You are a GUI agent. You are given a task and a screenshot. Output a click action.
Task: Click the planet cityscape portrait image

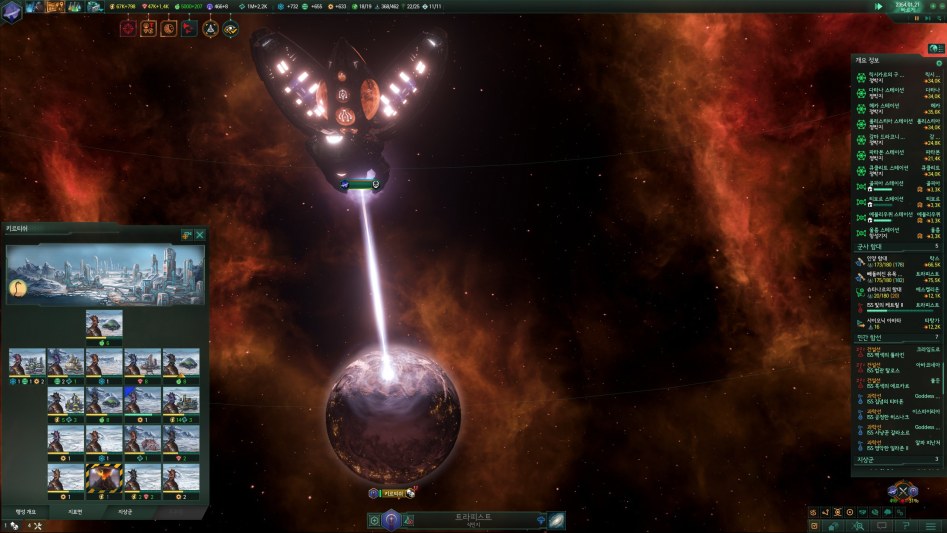(105, 274)
